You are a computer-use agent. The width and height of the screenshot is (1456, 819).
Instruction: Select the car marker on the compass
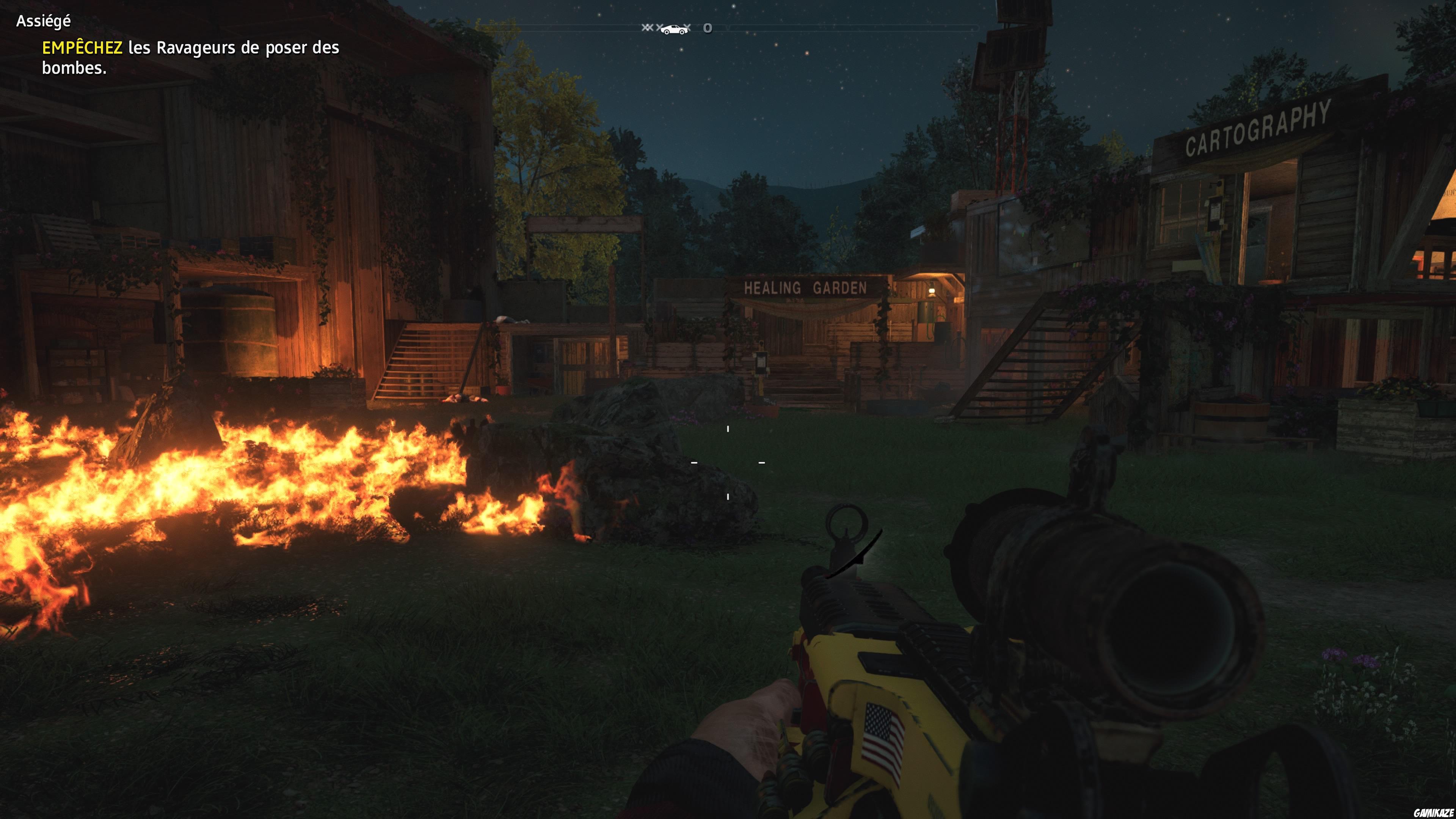pos(674,29)
